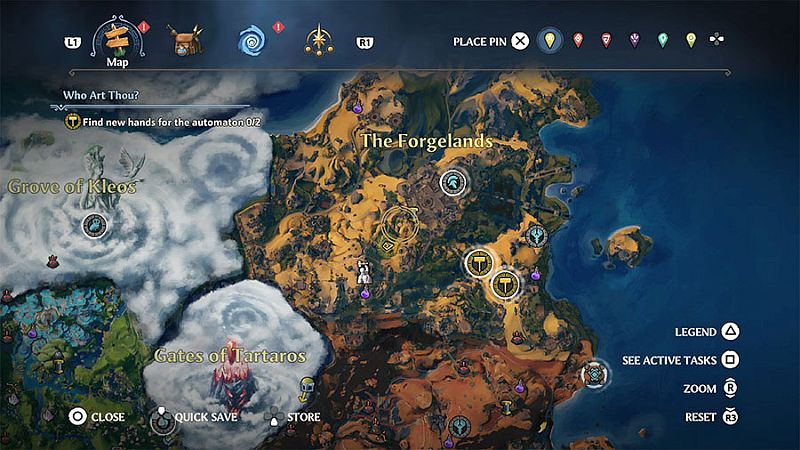Activate Quick Save
Image resolution: width=800 pixels, height=450 pixels.
(161, 416)
